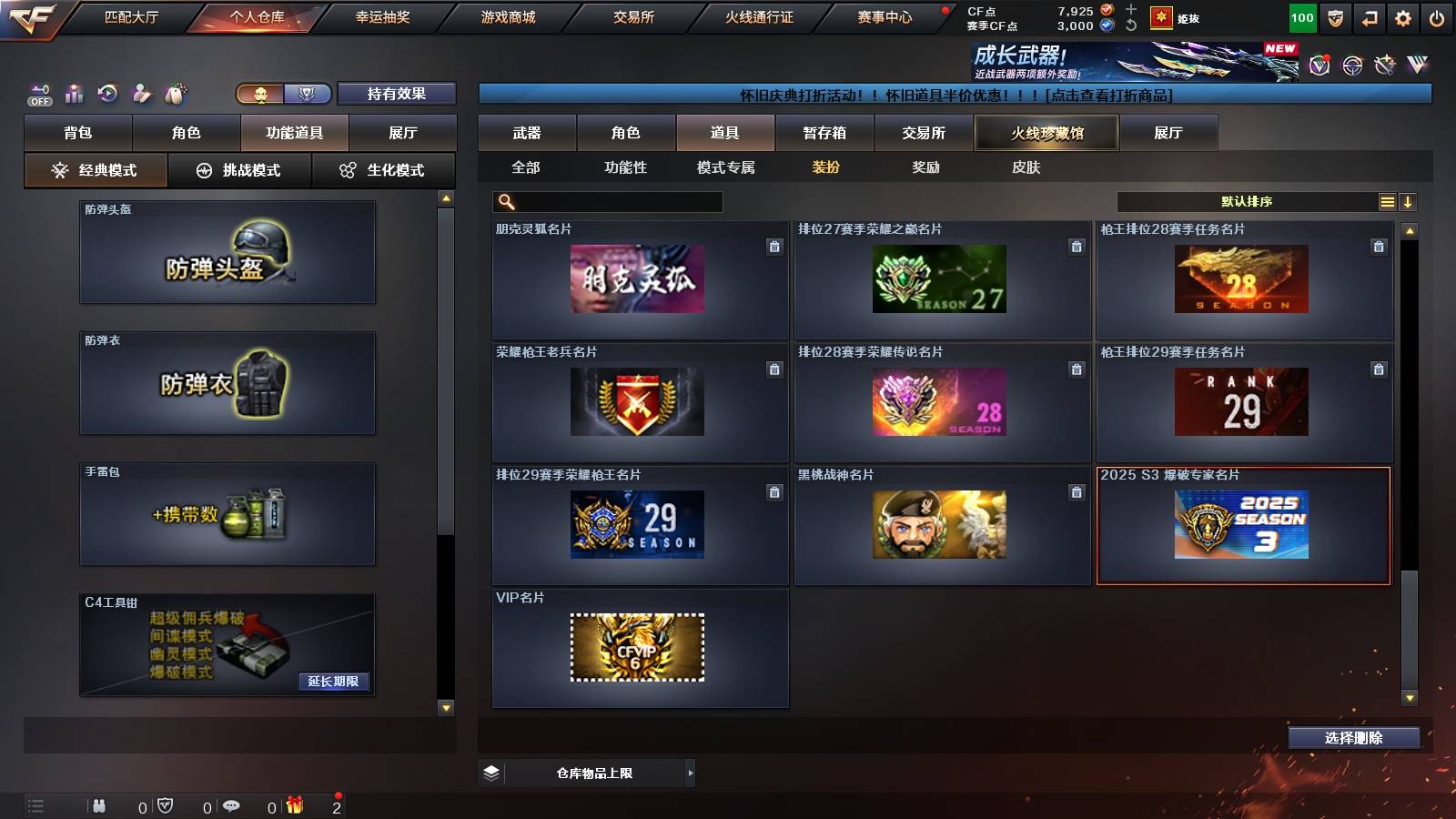Open the 默认排序 sort dropdown

tap(1247, 201)
